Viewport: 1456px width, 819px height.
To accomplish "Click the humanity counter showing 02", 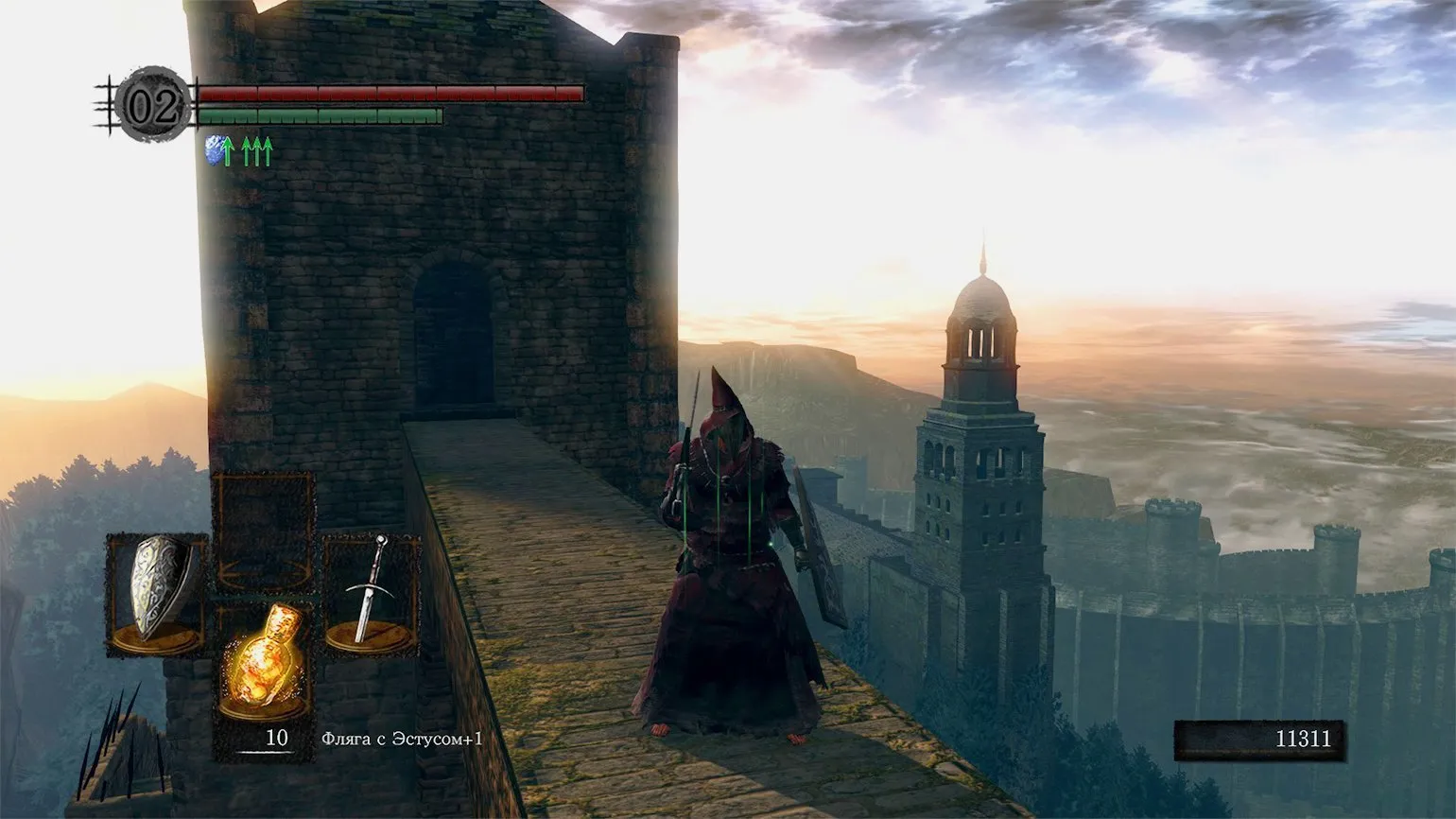I will (x=152, y=107).
